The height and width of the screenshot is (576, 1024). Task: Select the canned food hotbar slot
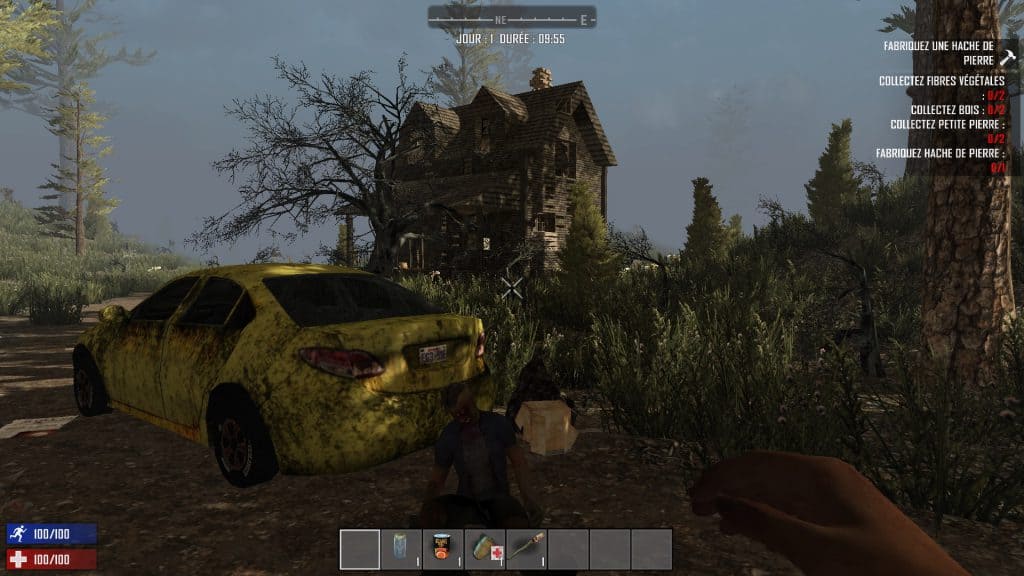(x=443, y=549)
